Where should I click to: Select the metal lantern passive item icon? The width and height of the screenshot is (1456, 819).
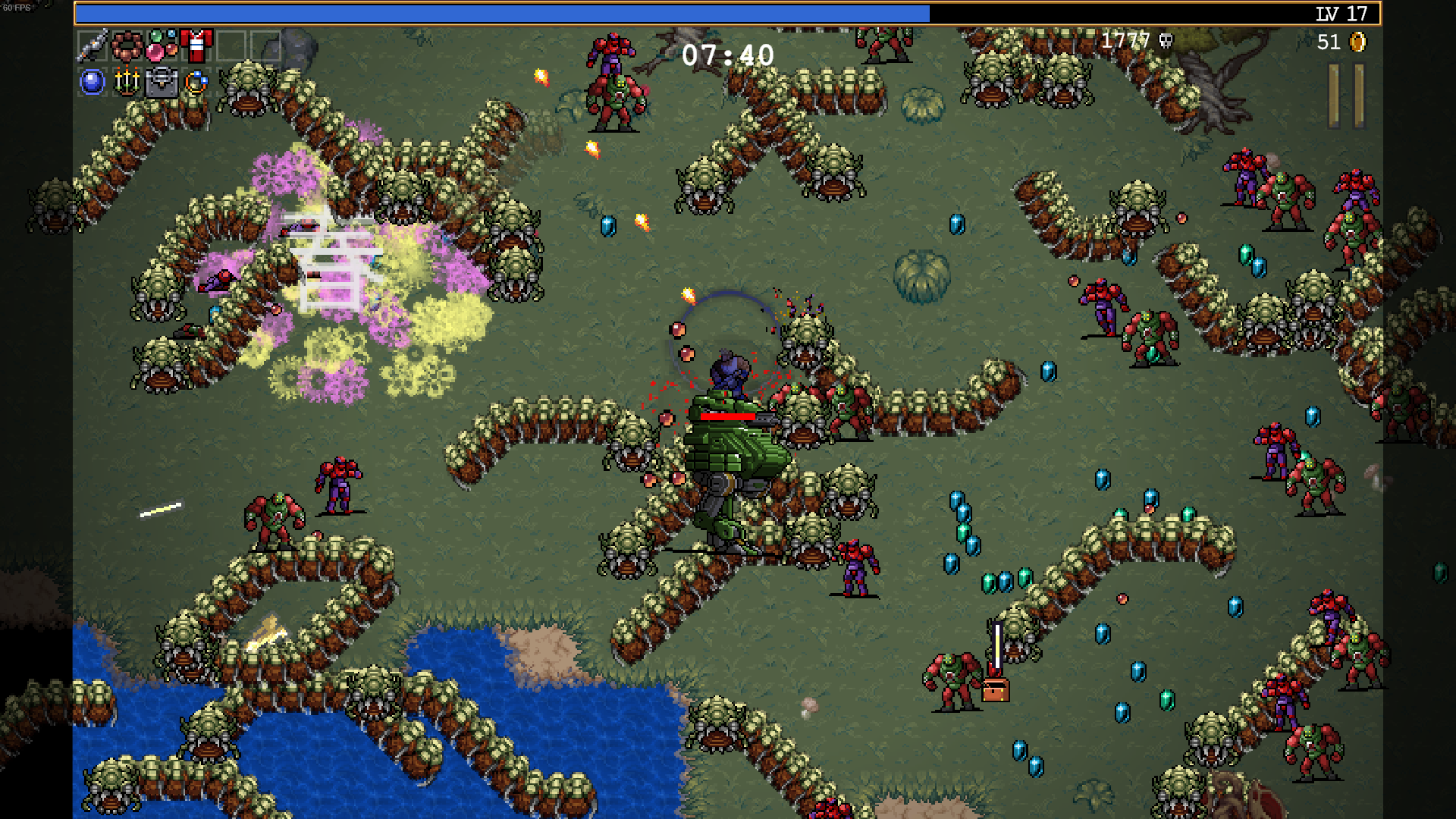click(161, 82)
